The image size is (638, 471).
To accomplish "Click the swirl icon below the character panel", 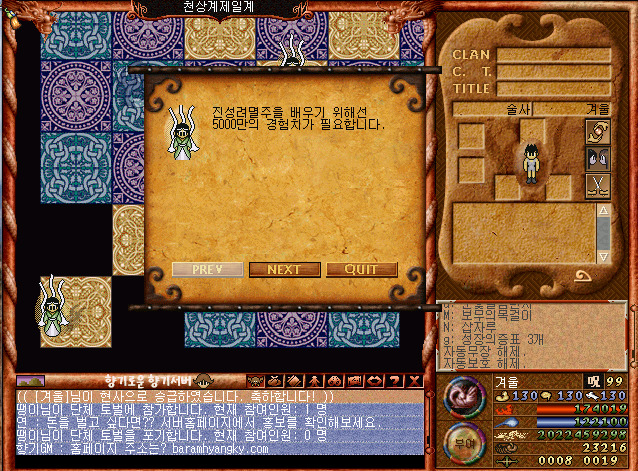I will coord(582,276).
